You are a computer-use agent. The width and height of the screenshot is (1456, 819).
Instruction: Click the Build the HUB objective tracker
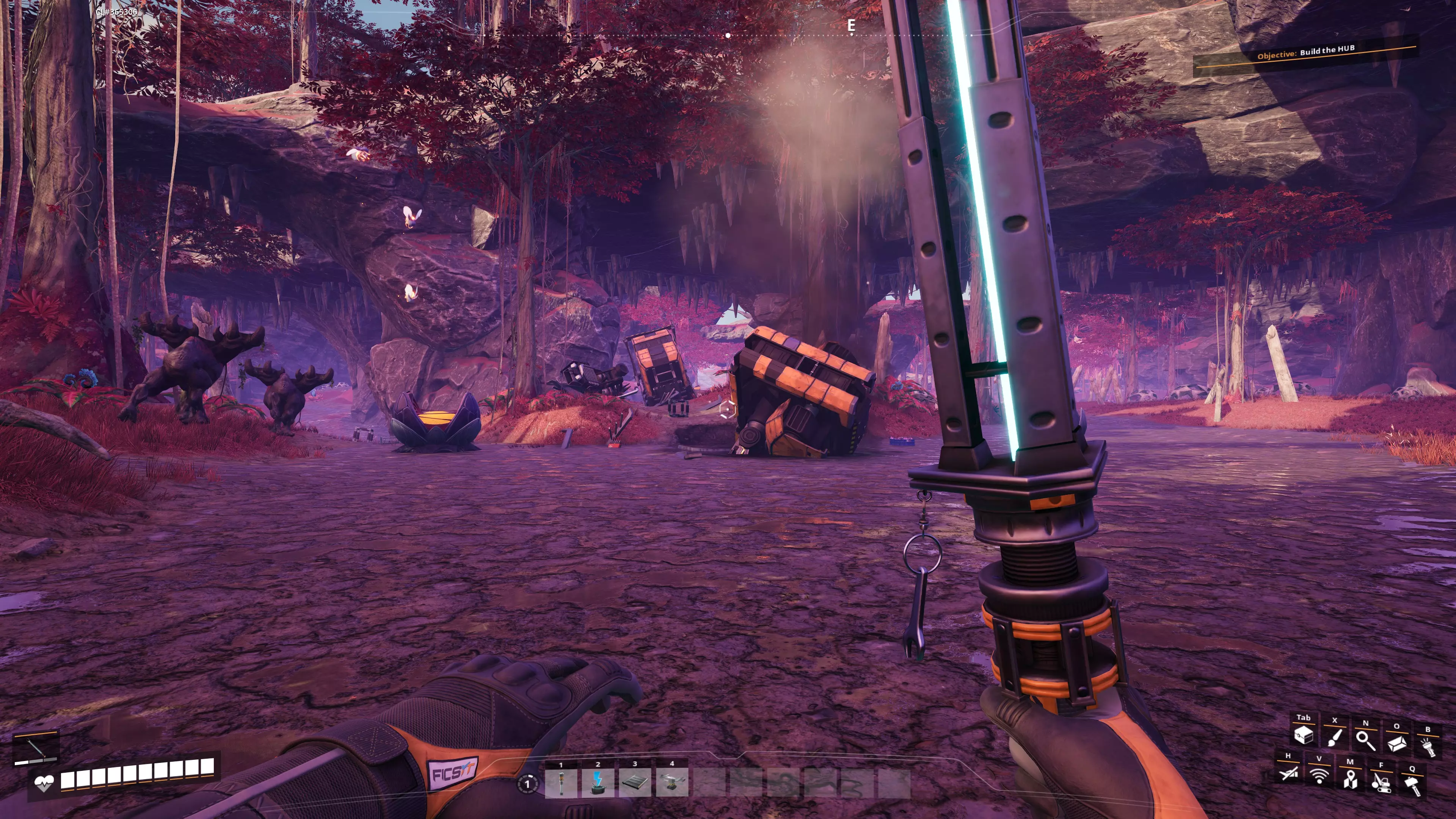[x=1305, y=53]
